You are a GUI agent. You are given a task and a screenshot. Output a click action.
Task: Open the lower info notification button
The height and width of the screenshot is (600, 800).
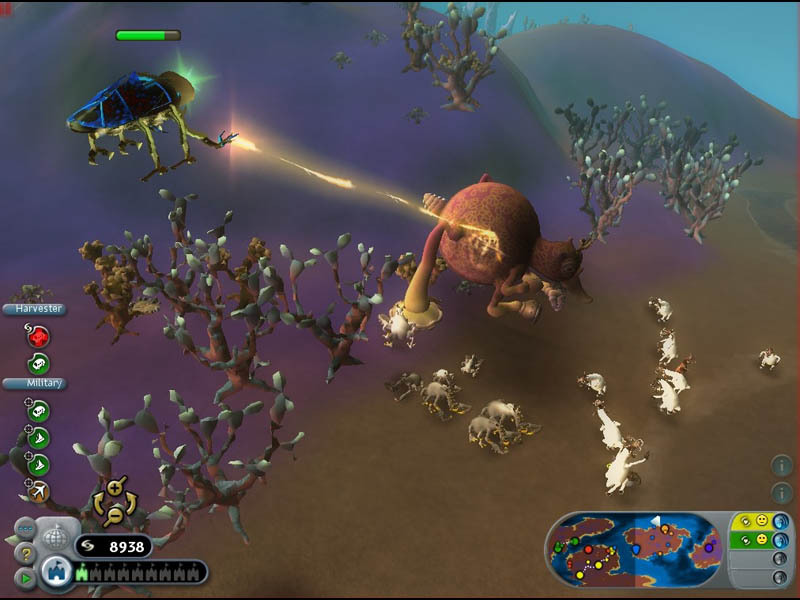click(782, 492)
